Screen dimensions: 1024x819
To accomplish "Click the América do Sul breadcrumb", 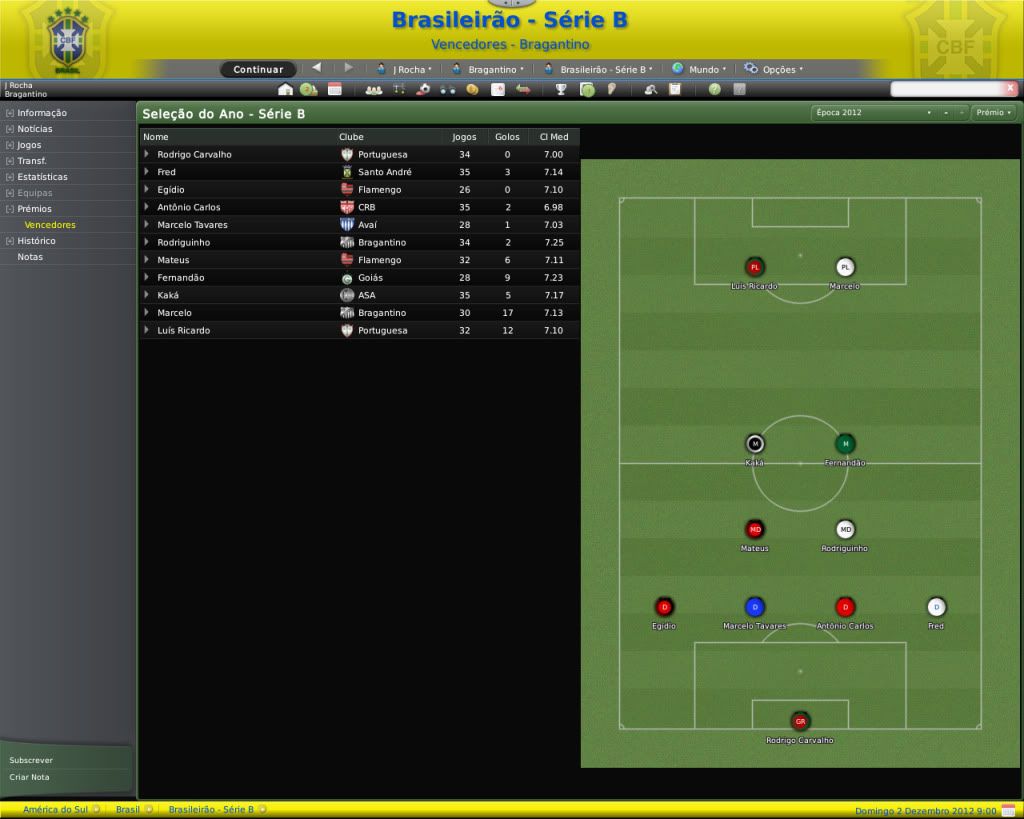I will click(x=54, y=809).
